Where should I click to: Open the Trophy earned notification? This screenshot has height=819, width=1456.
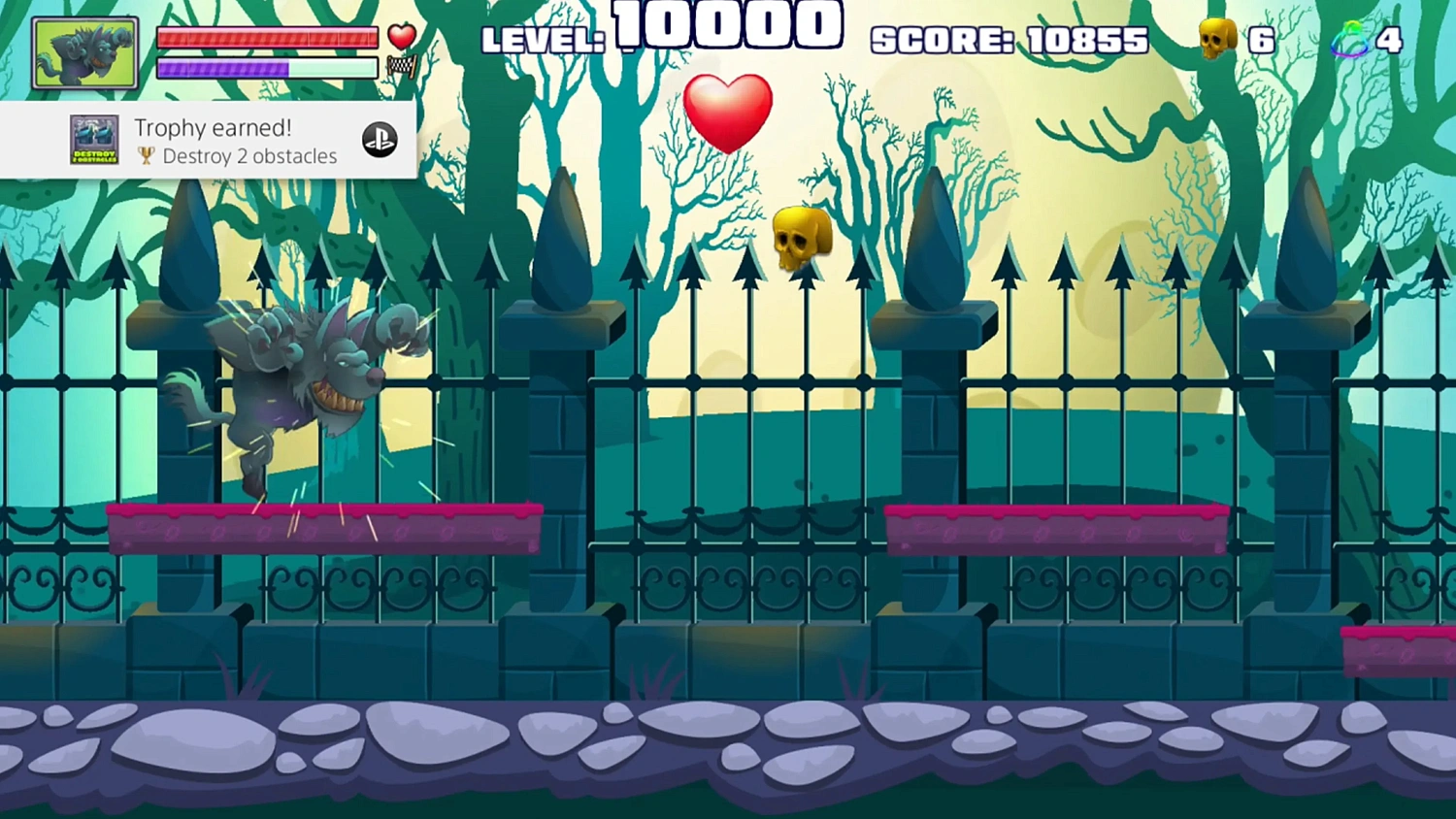tap(233, 141)
